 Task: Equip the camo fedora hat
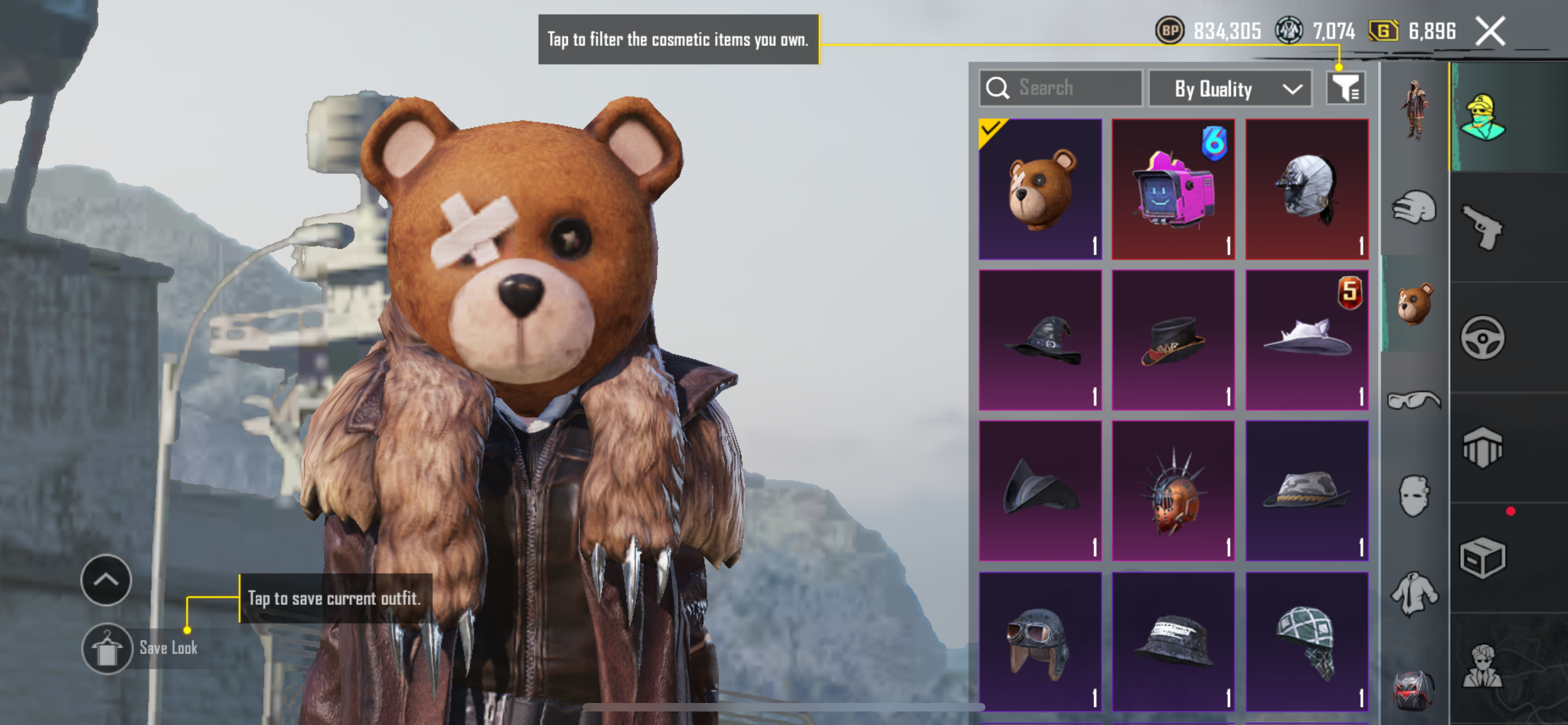coord(1307,491)
